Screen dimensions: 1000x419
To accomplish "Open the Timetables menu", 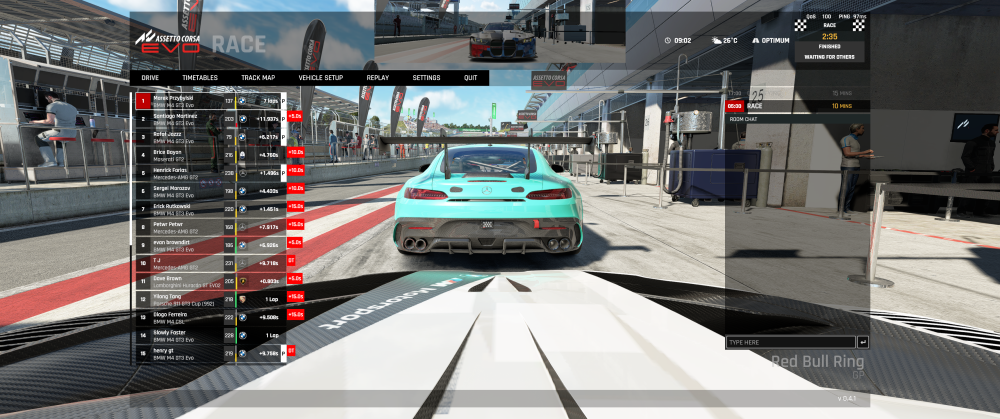I will click(200, 77).
